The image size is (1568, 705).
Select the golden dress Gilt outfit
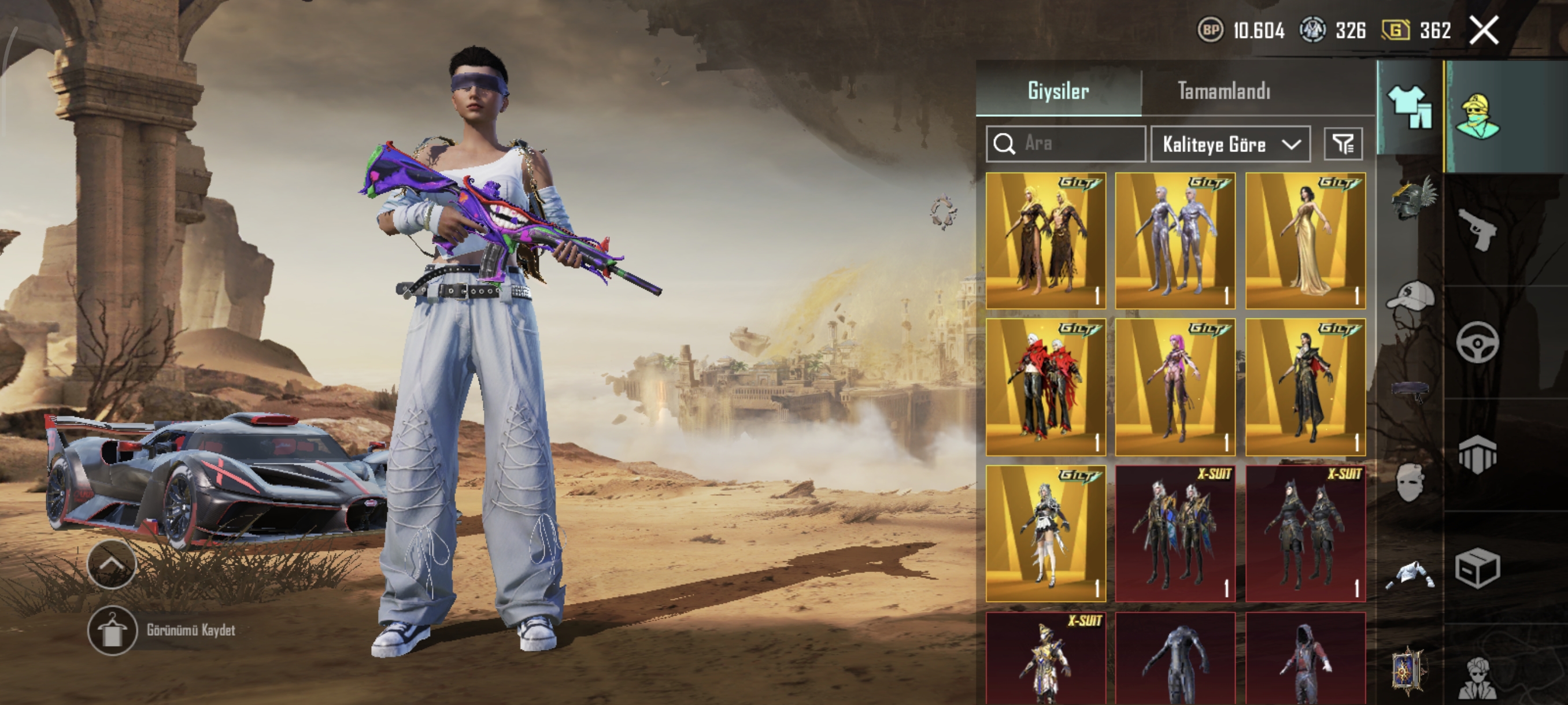click(1305, 241)
